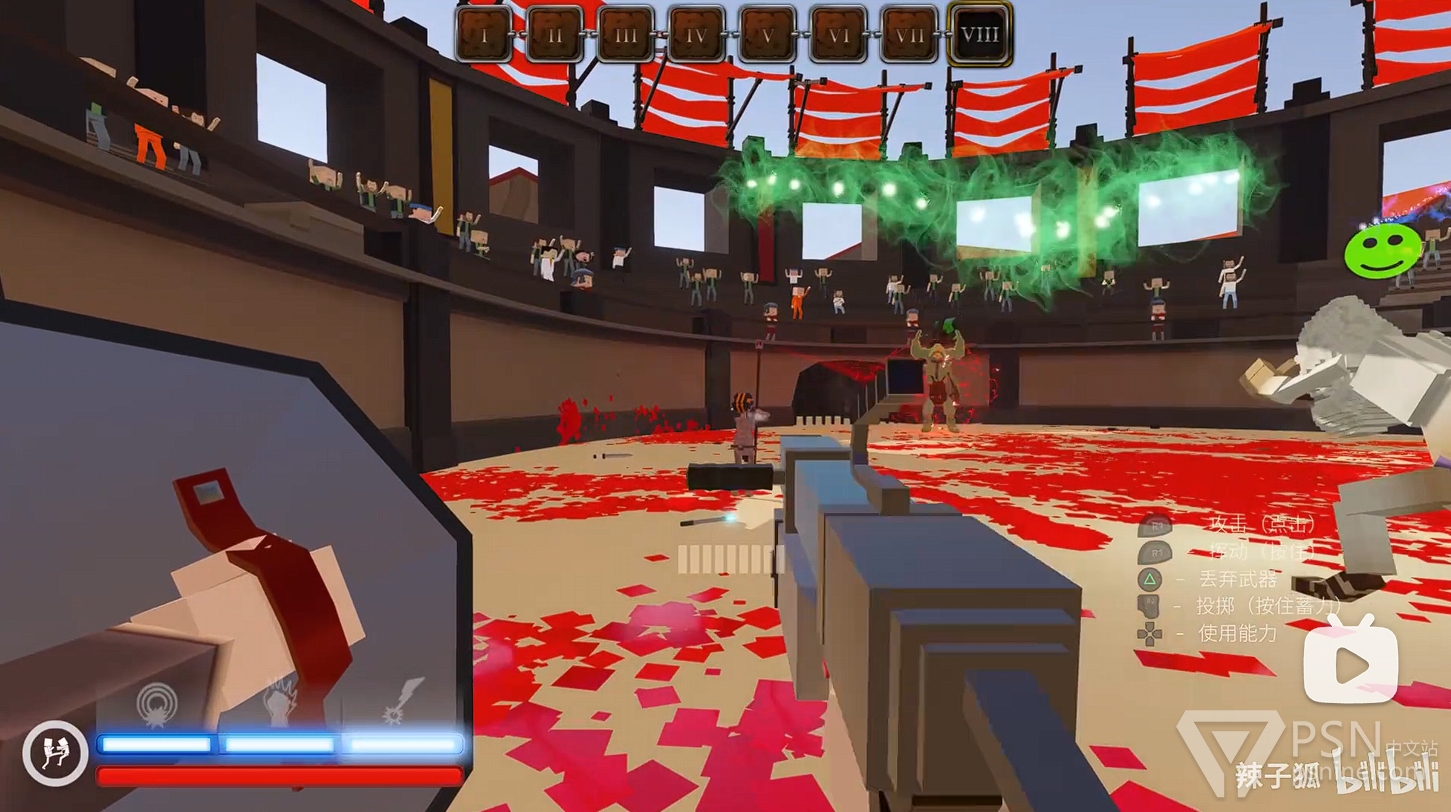Select the round IV wave marker
Viewport: 1451px width, 812px height.
coord(697,34)
